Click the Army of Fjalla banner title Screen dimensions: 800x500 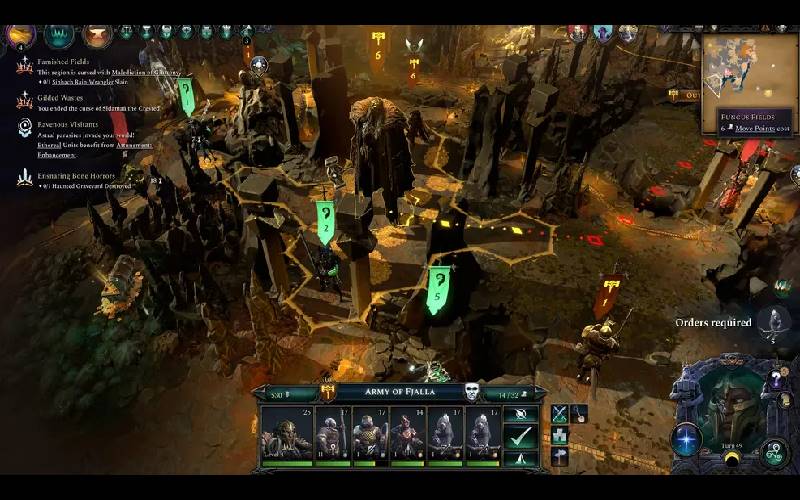pyautogui.click(x=400, y=392)
